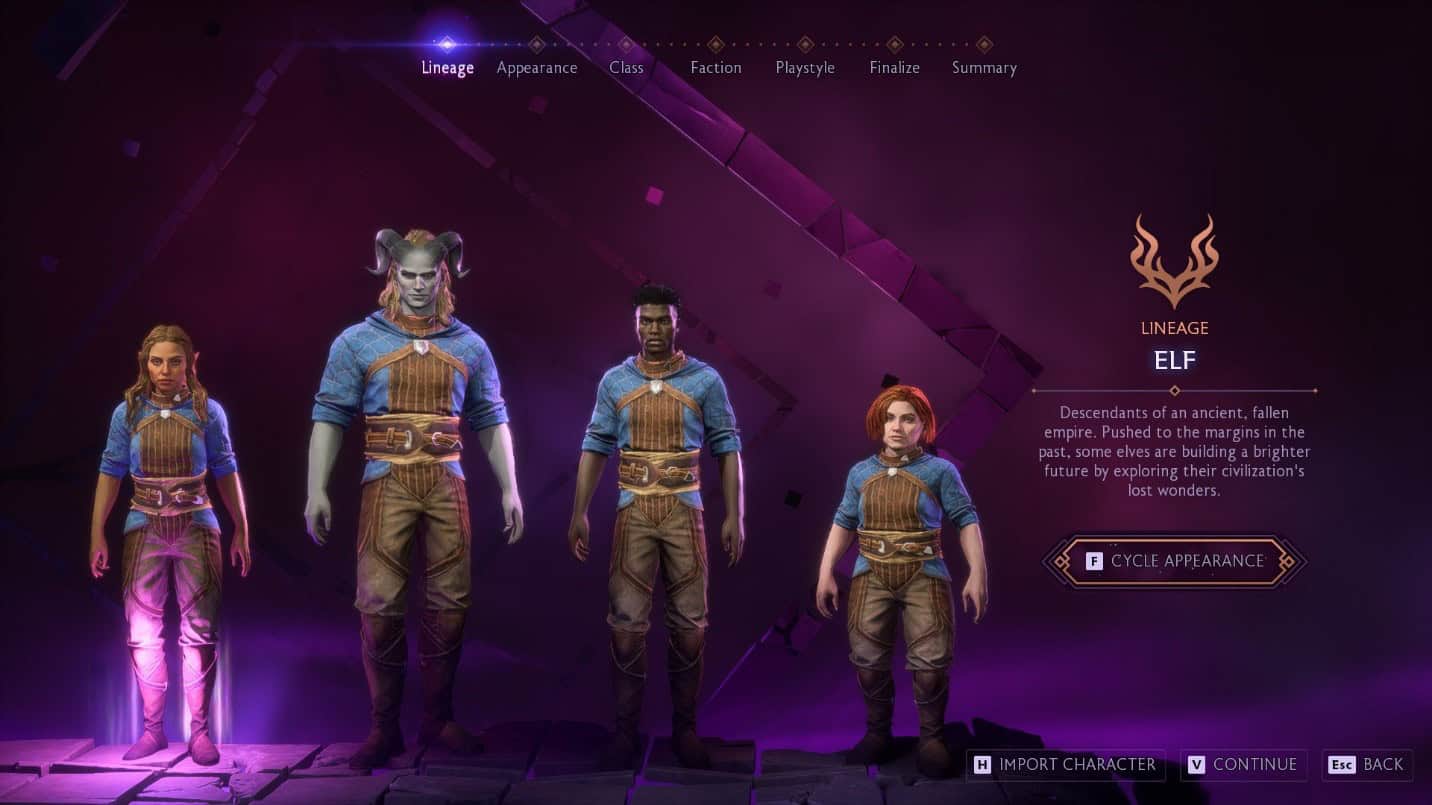This screenshot has height=805, width=1432.
Task: Jump to the Playstyle step tab
Action: tap(805, 67)
